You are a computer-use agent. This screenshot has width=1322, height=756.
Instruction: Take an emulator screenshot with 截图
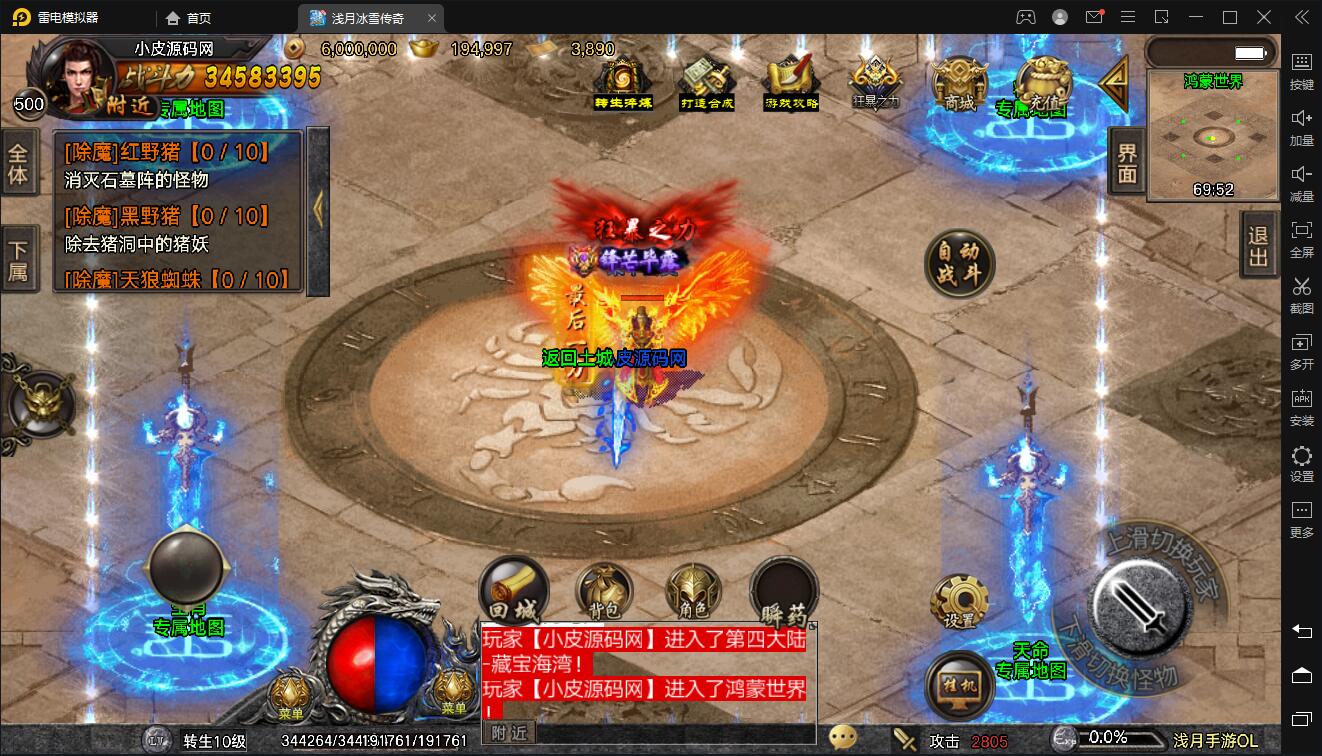coord(1301,294)
